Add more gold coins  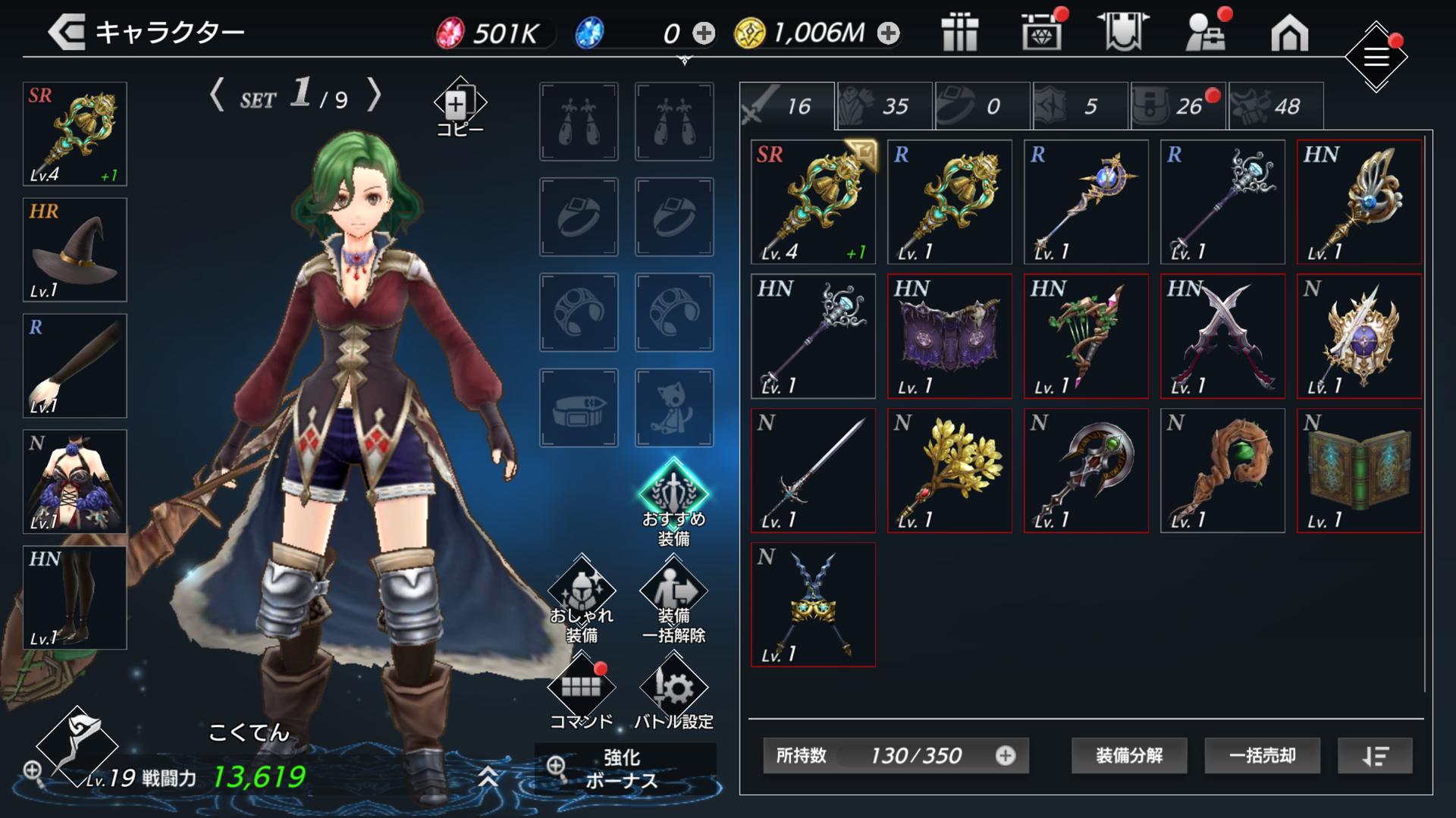click(x=888, y=33)
